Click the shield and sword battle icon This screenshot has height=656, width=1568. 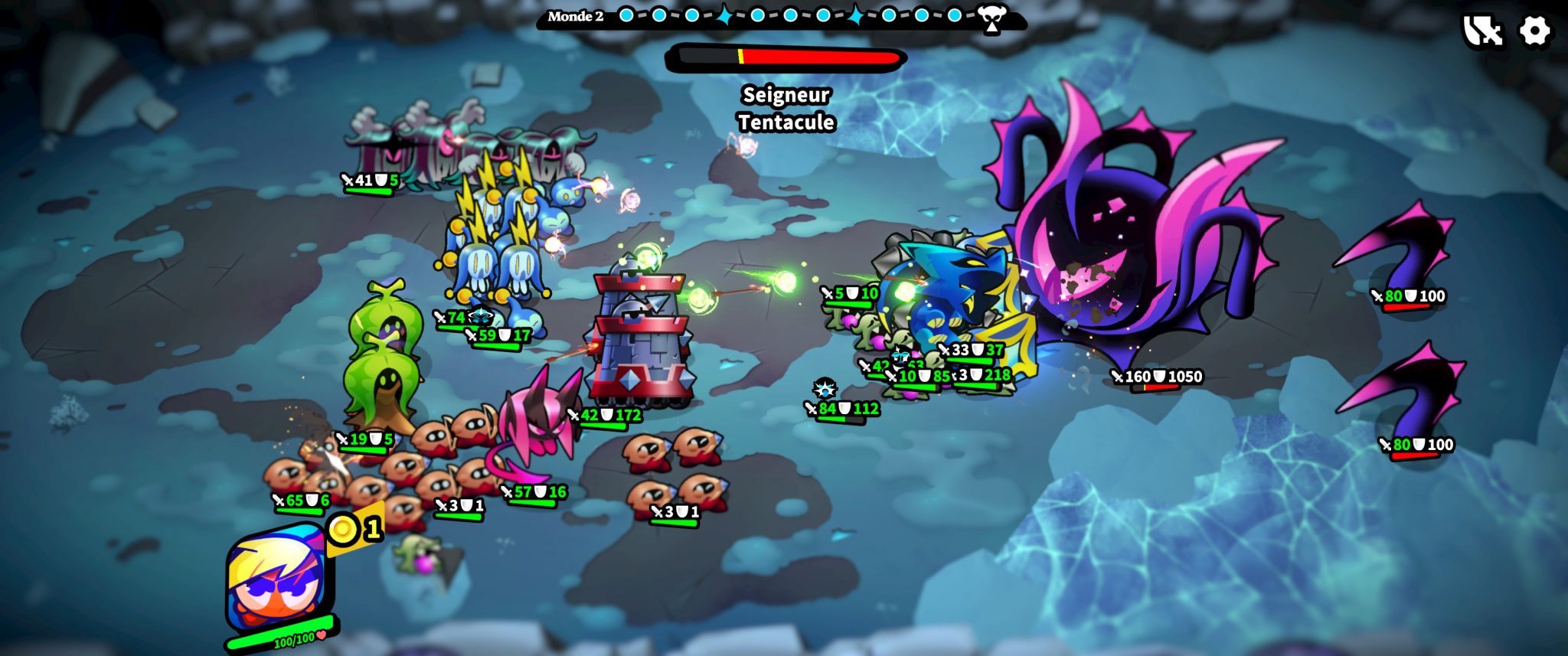1482,31
